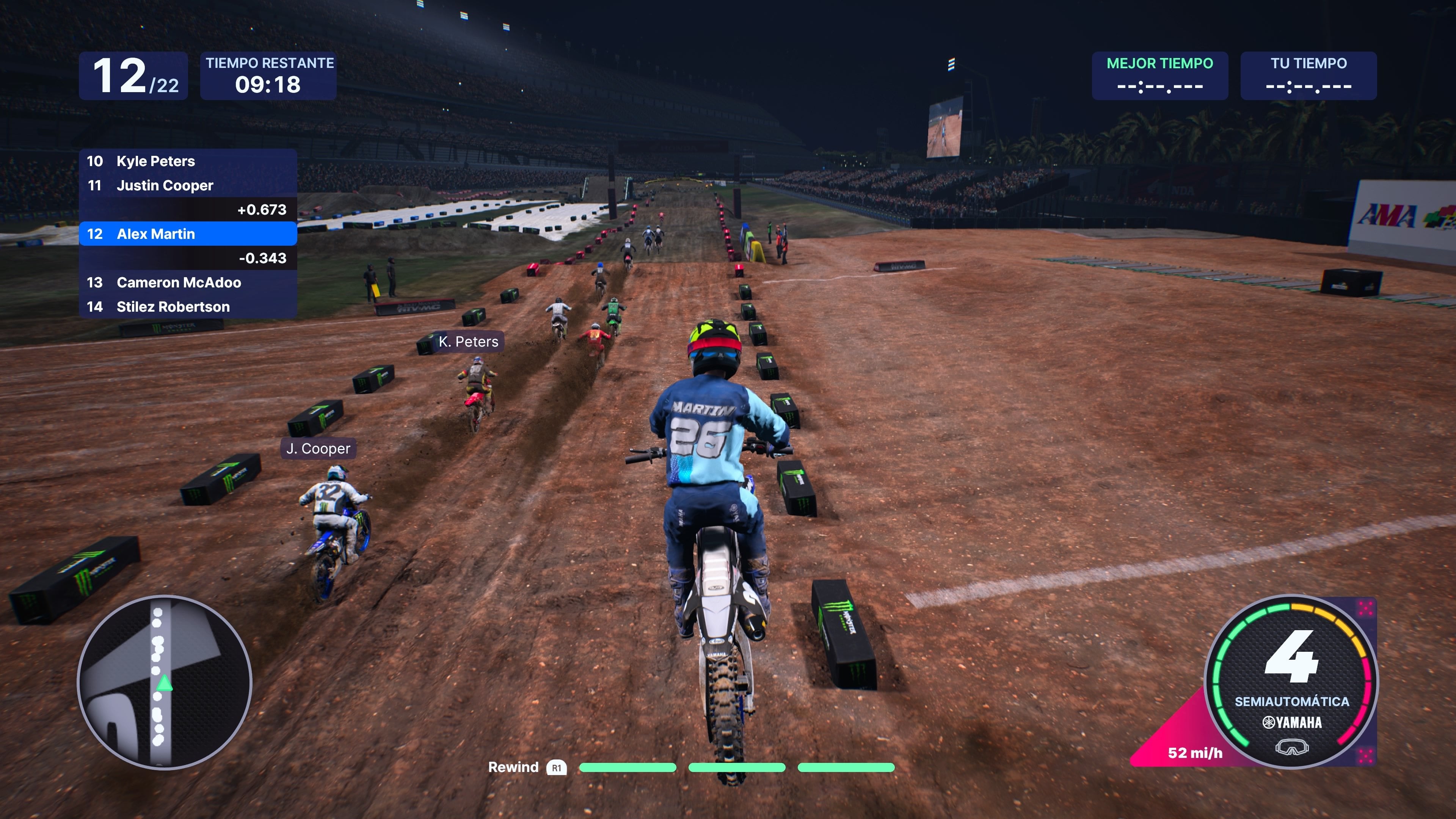
Task: Select Justin Cooper standings row
Action: tap(188, 185)
